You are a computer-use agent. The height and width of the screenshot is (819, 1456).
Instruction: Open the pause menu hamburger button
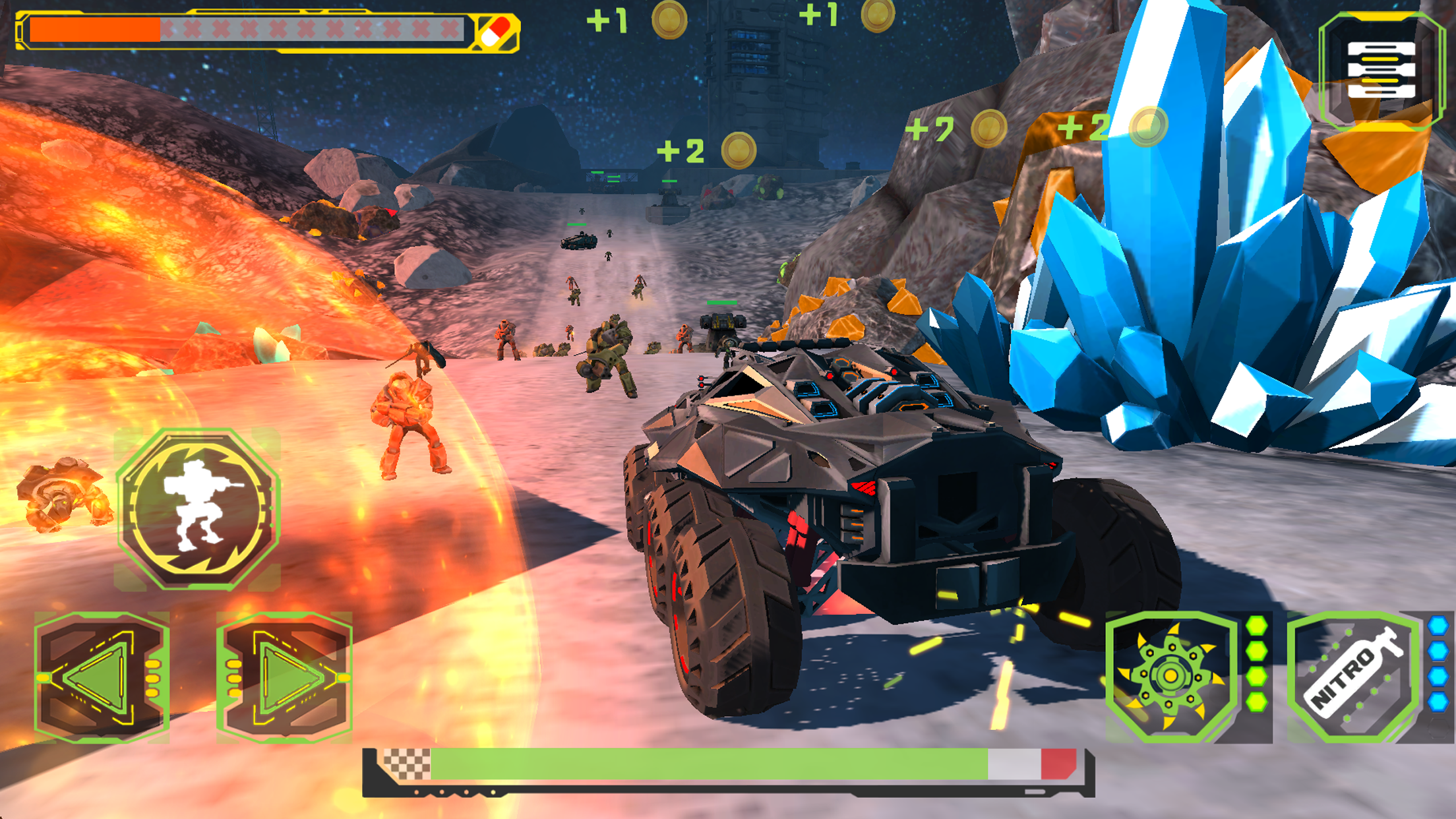tap(1381, 70)
